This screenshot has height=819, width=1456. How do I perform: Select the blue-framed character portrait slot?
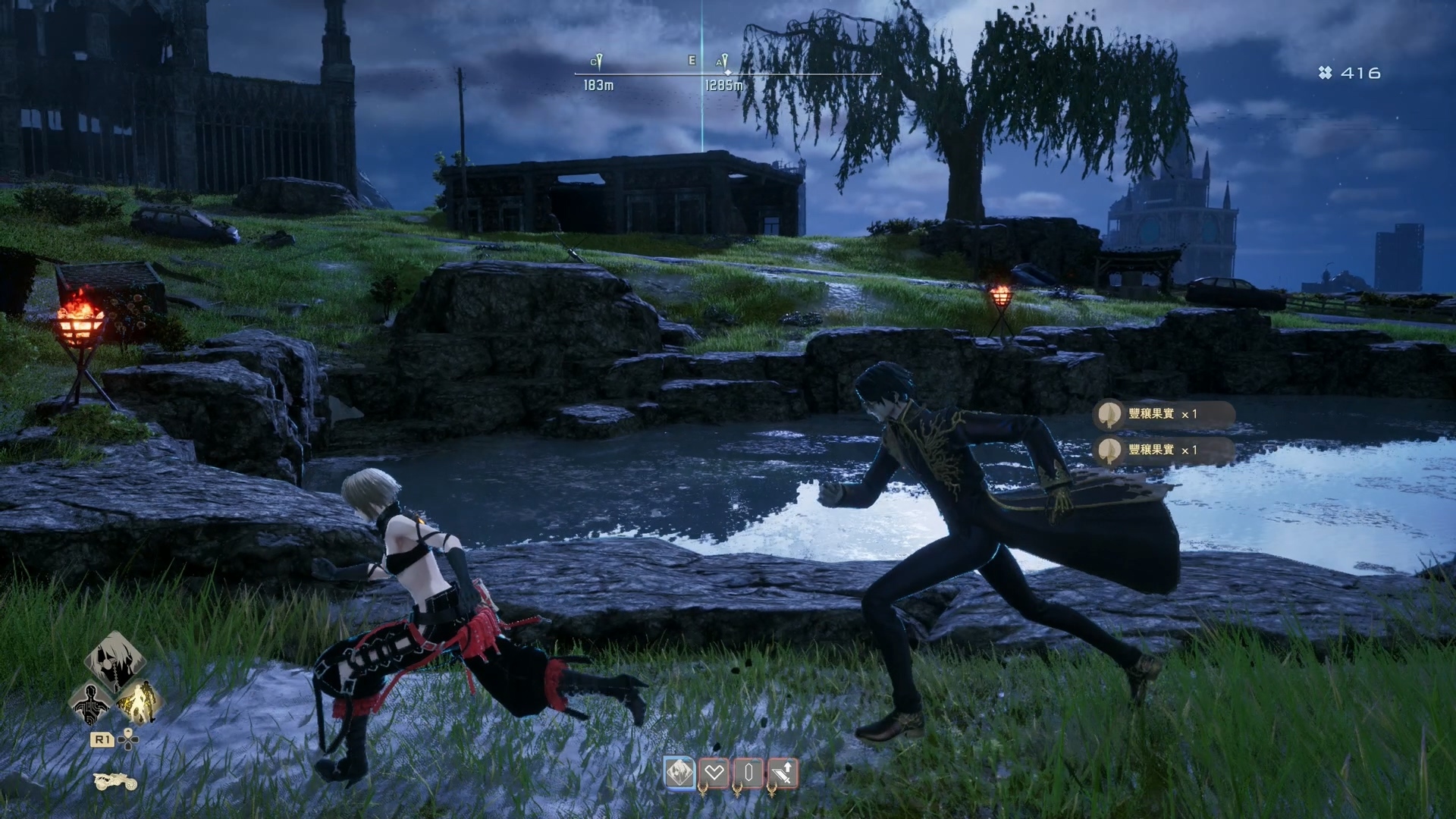[x=679, y=773]
